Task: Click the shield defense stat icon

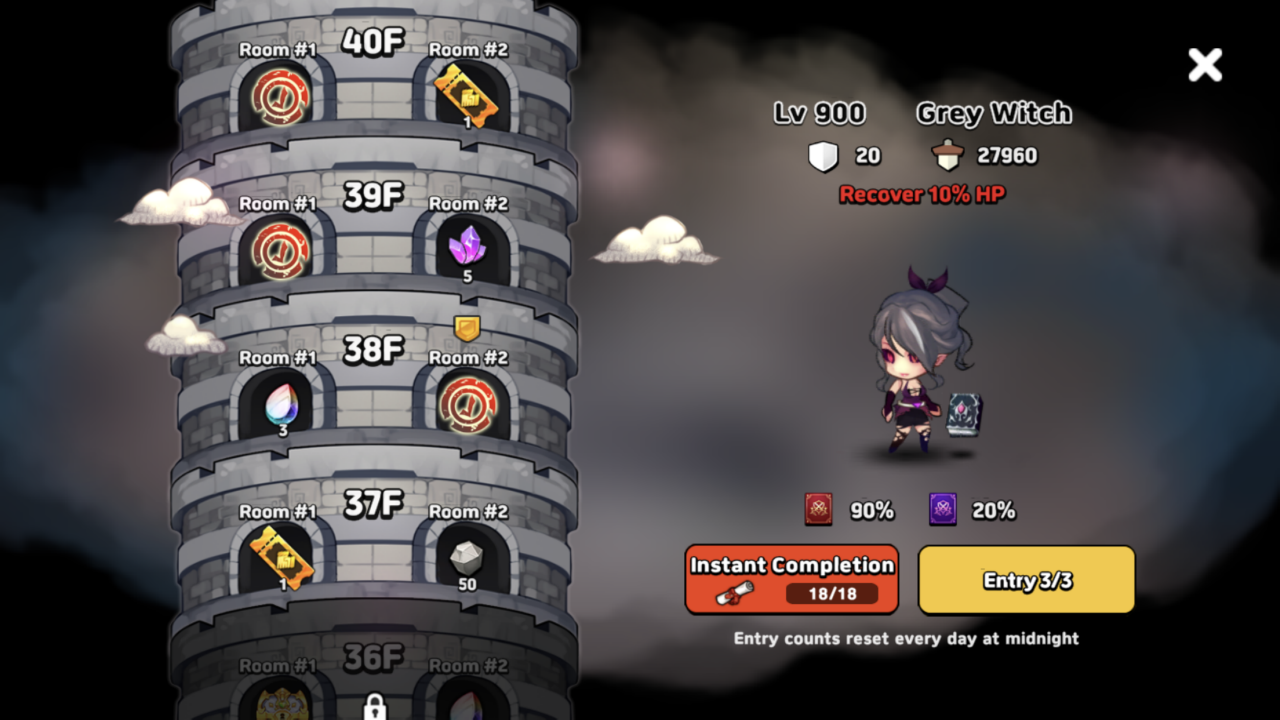Action: pyautogui.click(x=823, y=156)
